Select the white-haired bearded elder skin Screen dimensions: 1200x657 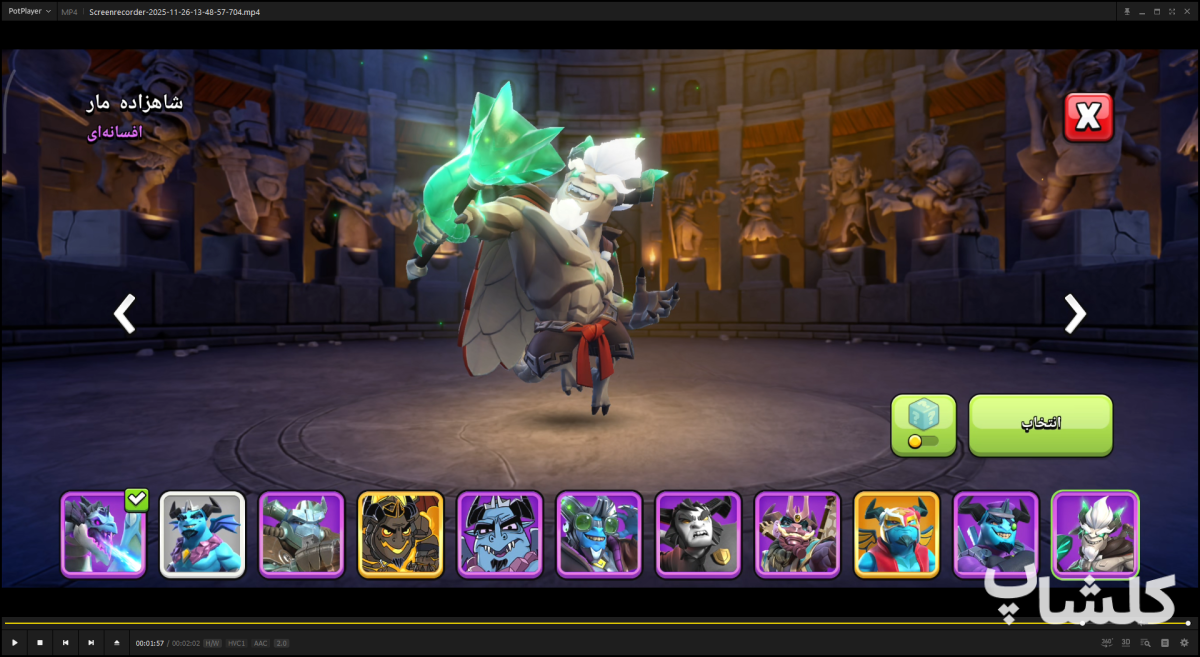[x=1094, y=534]
